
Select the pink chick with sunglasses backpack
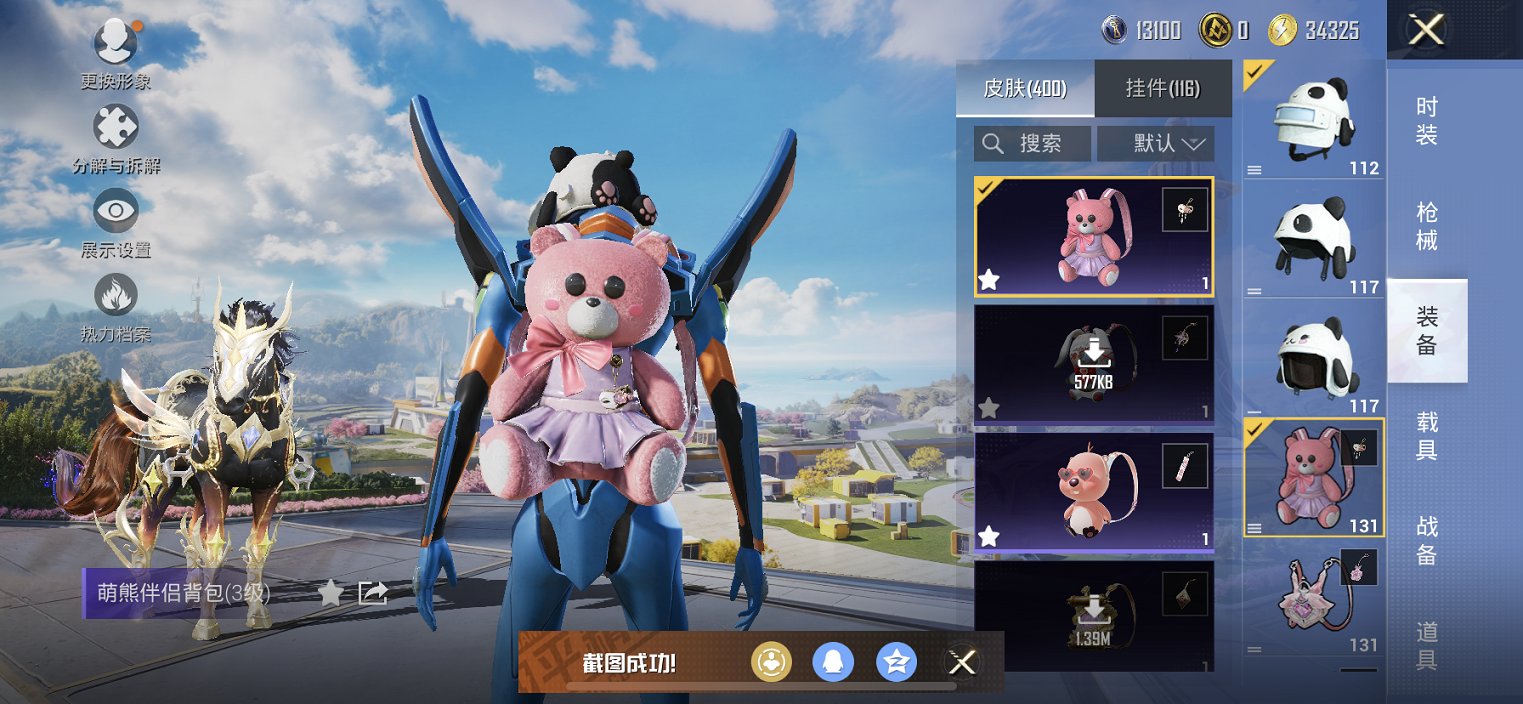coord(1093,490)
